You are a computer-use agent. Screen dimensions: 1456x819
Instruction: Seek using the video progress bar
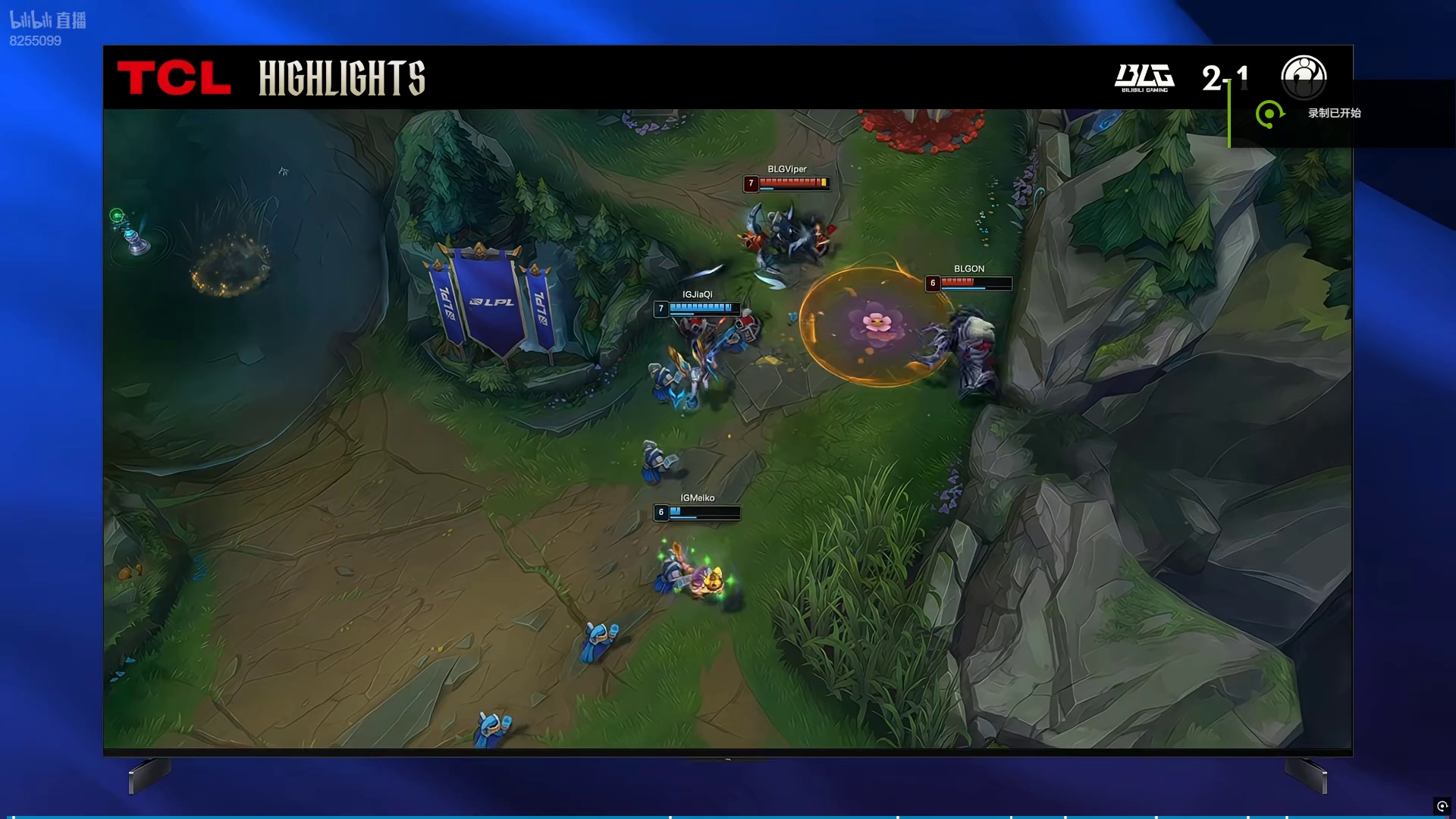pyautogui.click(x=728, y=817)
